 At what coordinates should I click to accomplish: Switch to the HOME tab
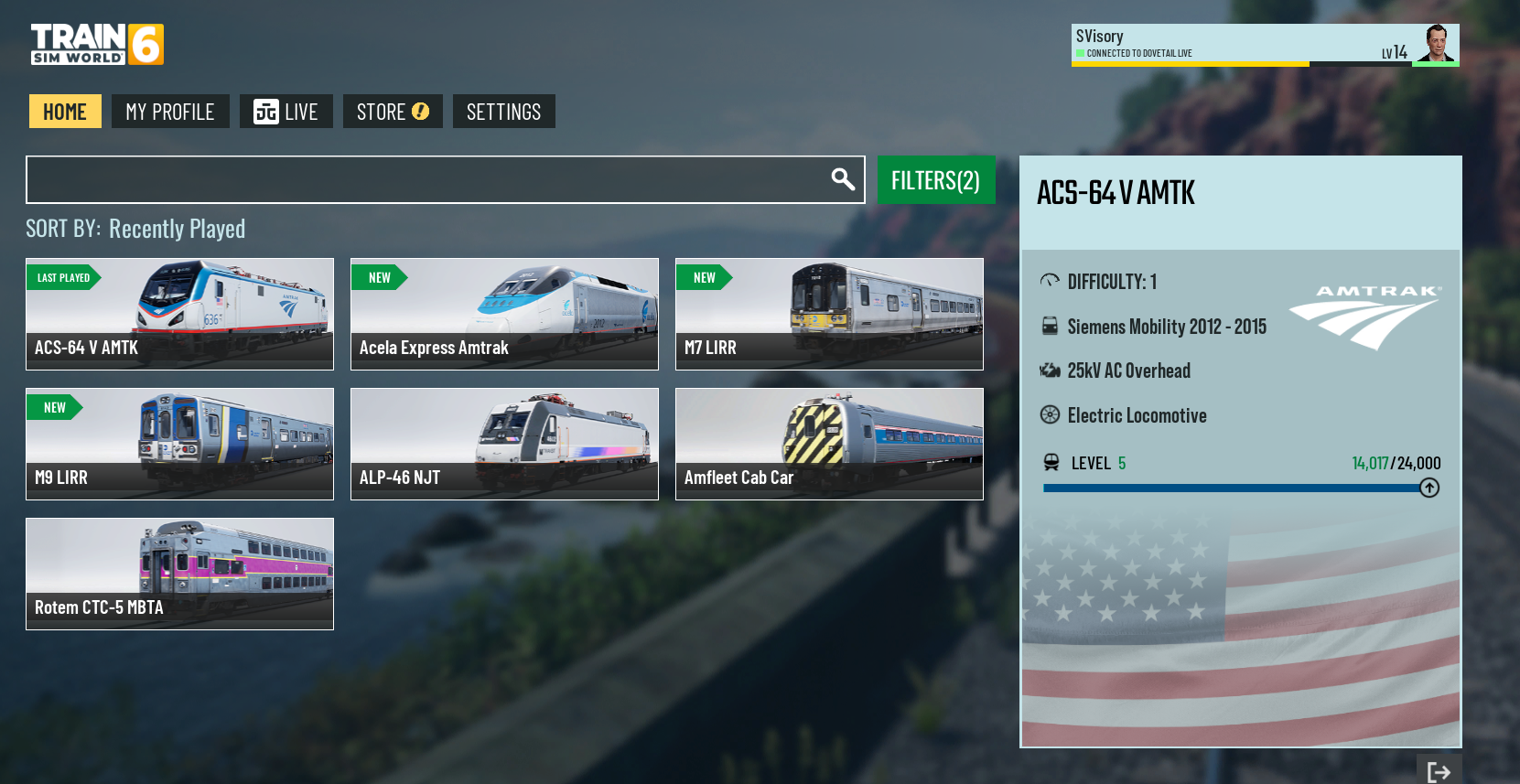(65, 112)
